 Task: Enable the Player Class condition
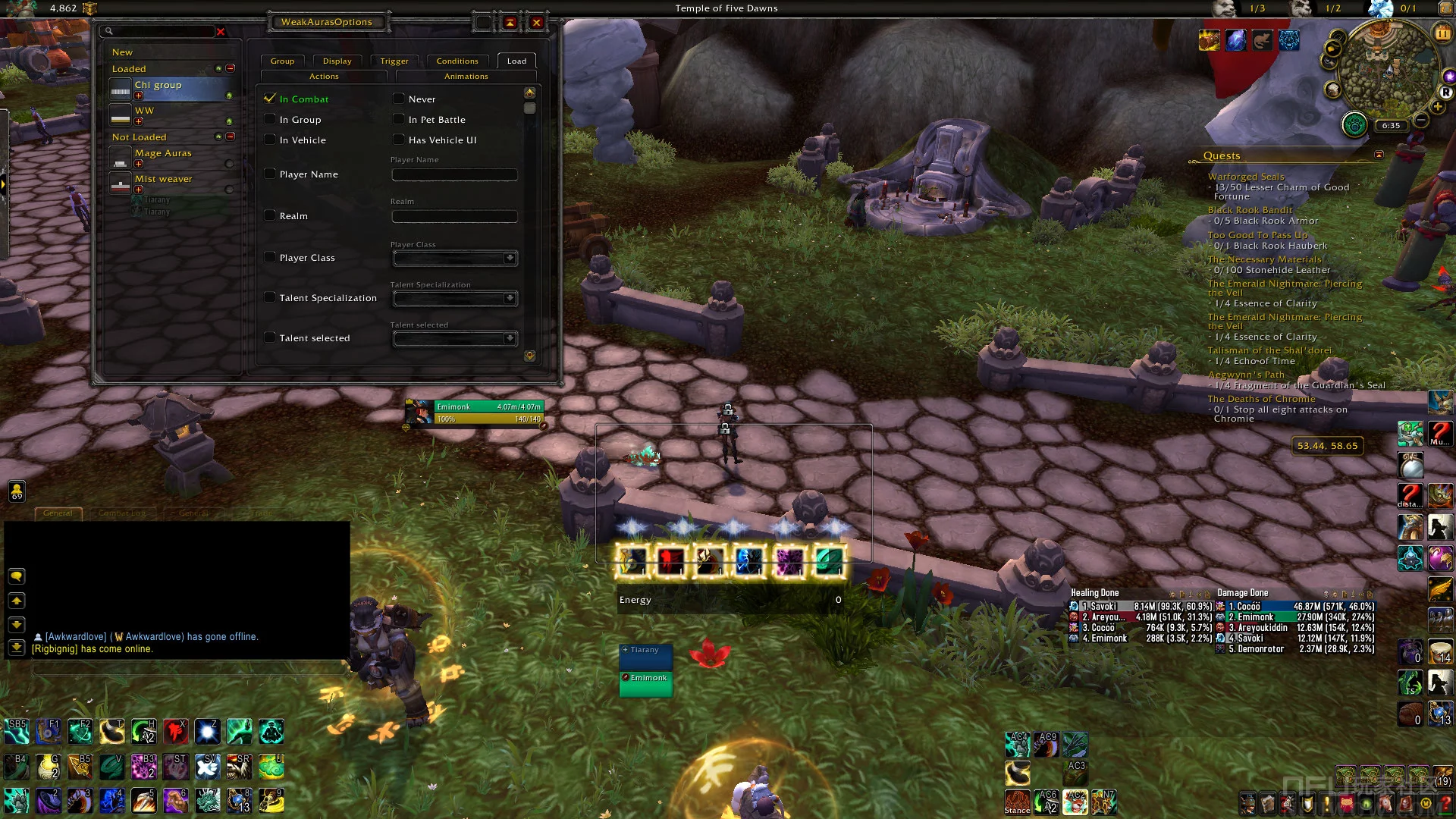pos(270,257)
